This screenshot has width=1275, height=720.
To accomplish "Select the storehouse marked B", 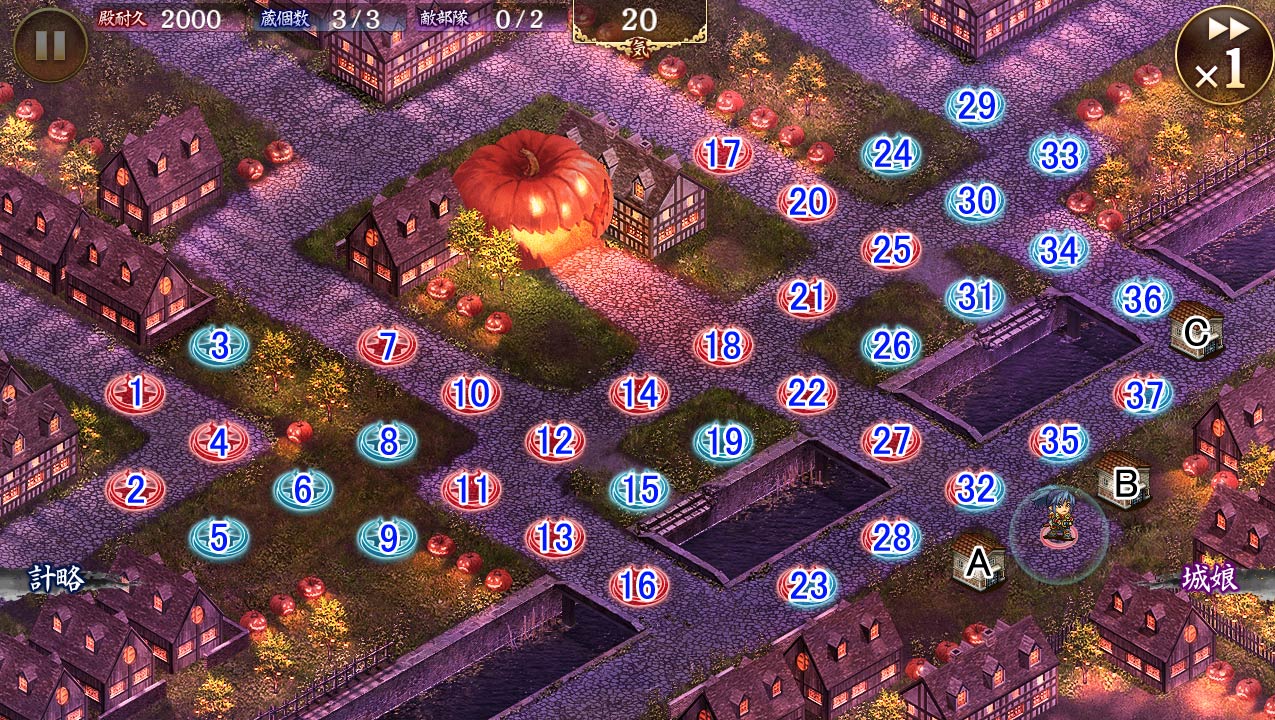I will pyautogui.click(x=1124, y=481).
